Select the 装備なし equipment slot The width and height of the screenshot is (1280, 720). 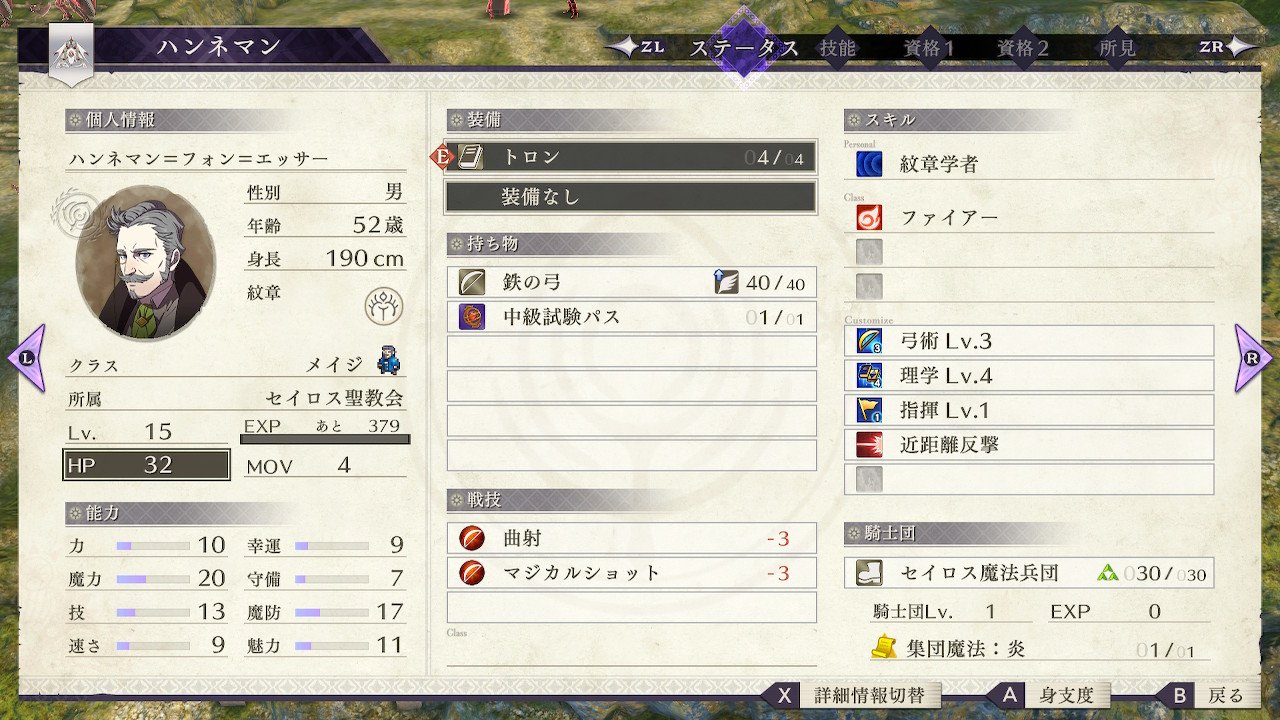[631, 197]
